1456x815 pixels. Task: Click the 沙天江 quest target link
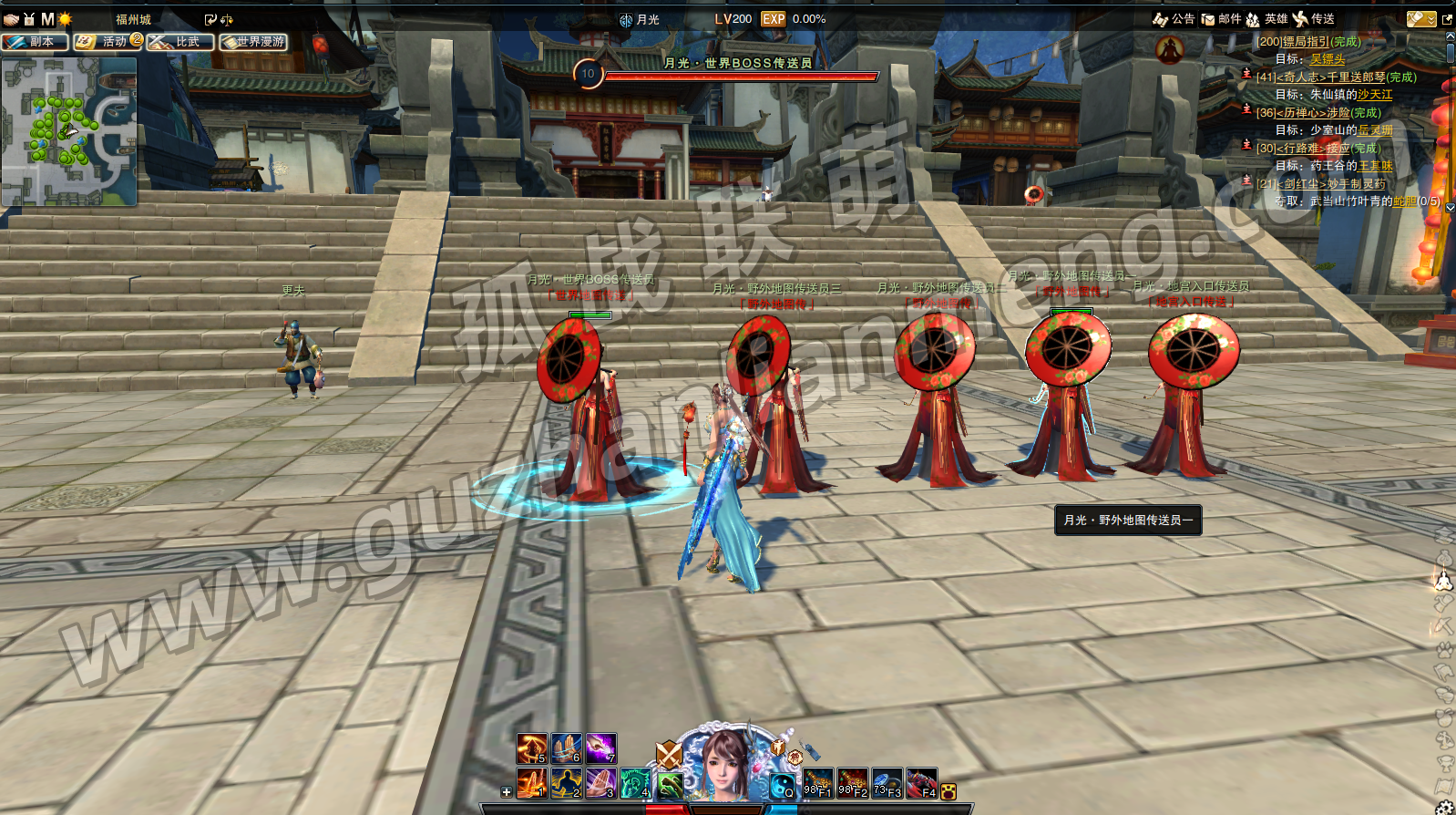(x=1375, y=95)
